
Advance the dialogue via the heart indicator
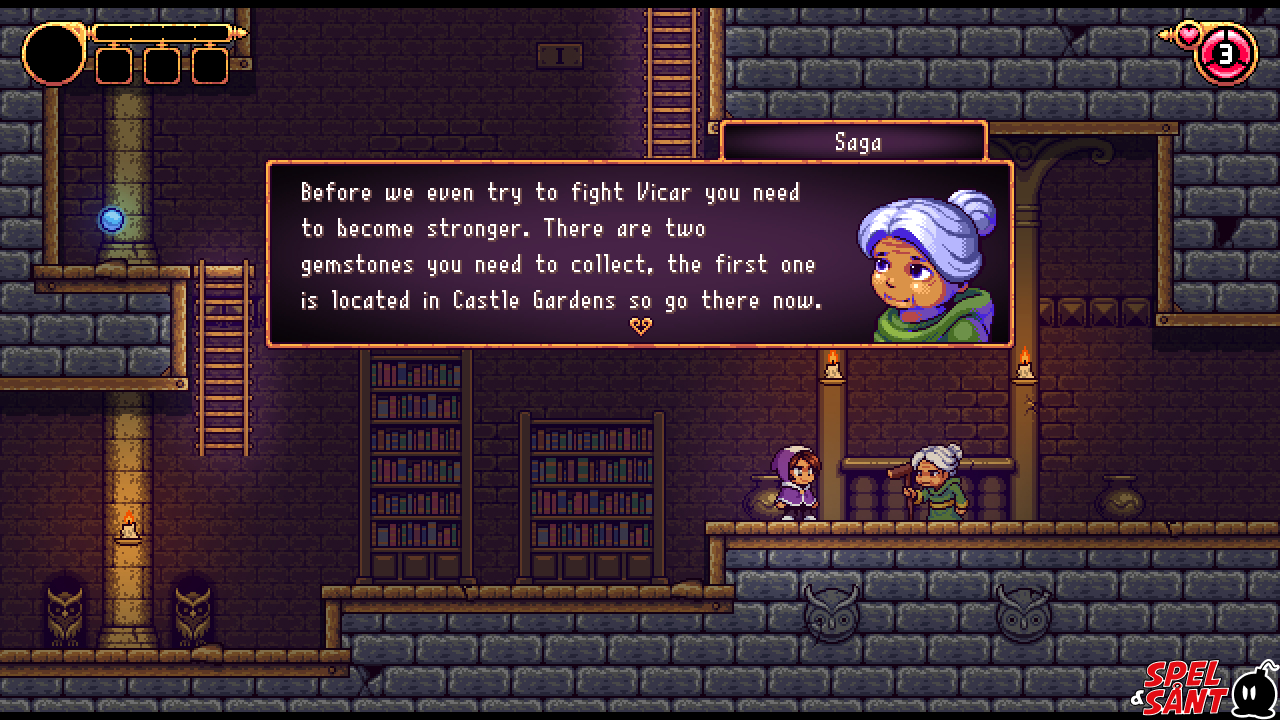640,326
